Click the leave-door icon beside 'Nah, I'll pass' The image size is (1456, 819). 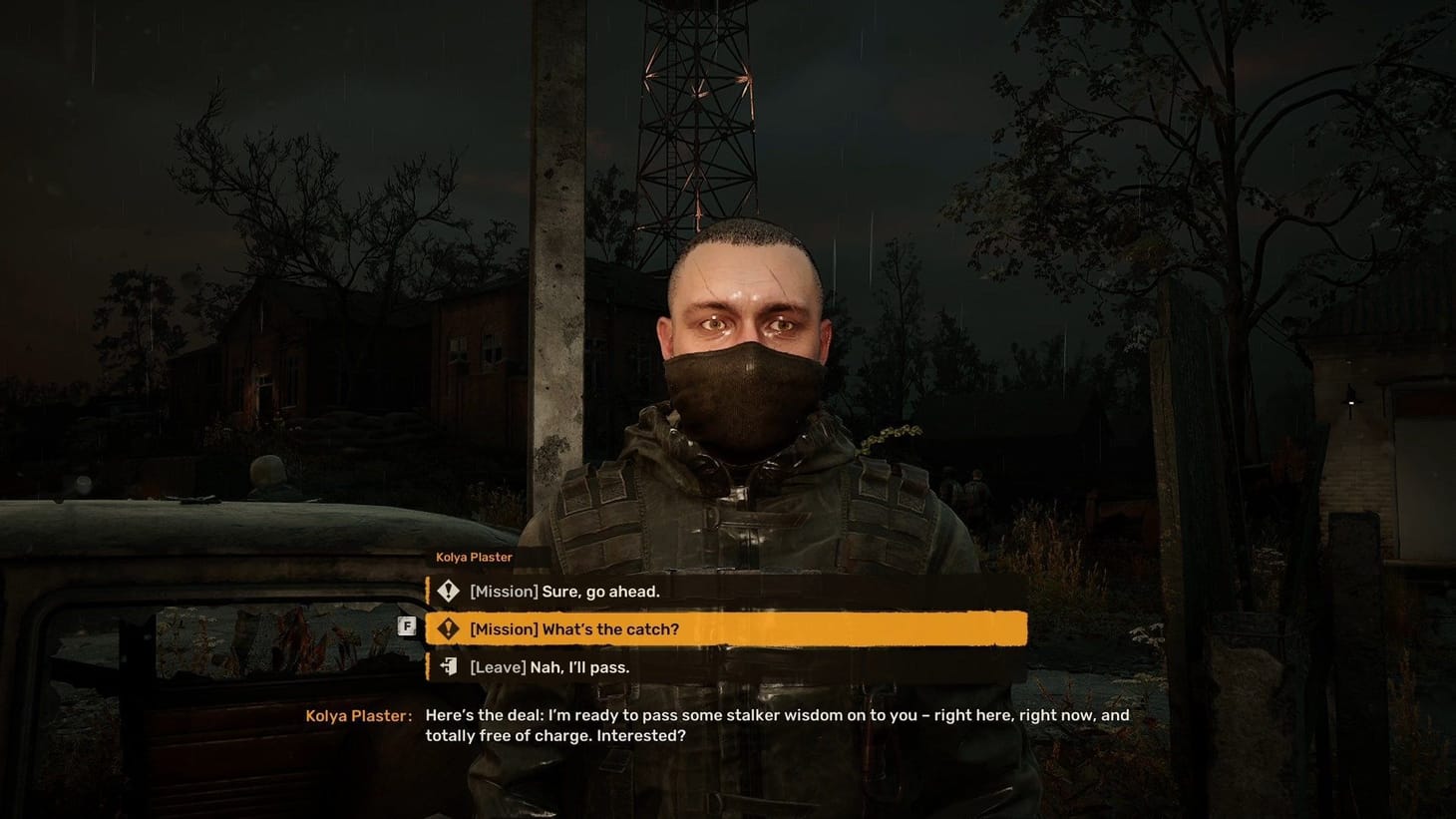point(448,666)
